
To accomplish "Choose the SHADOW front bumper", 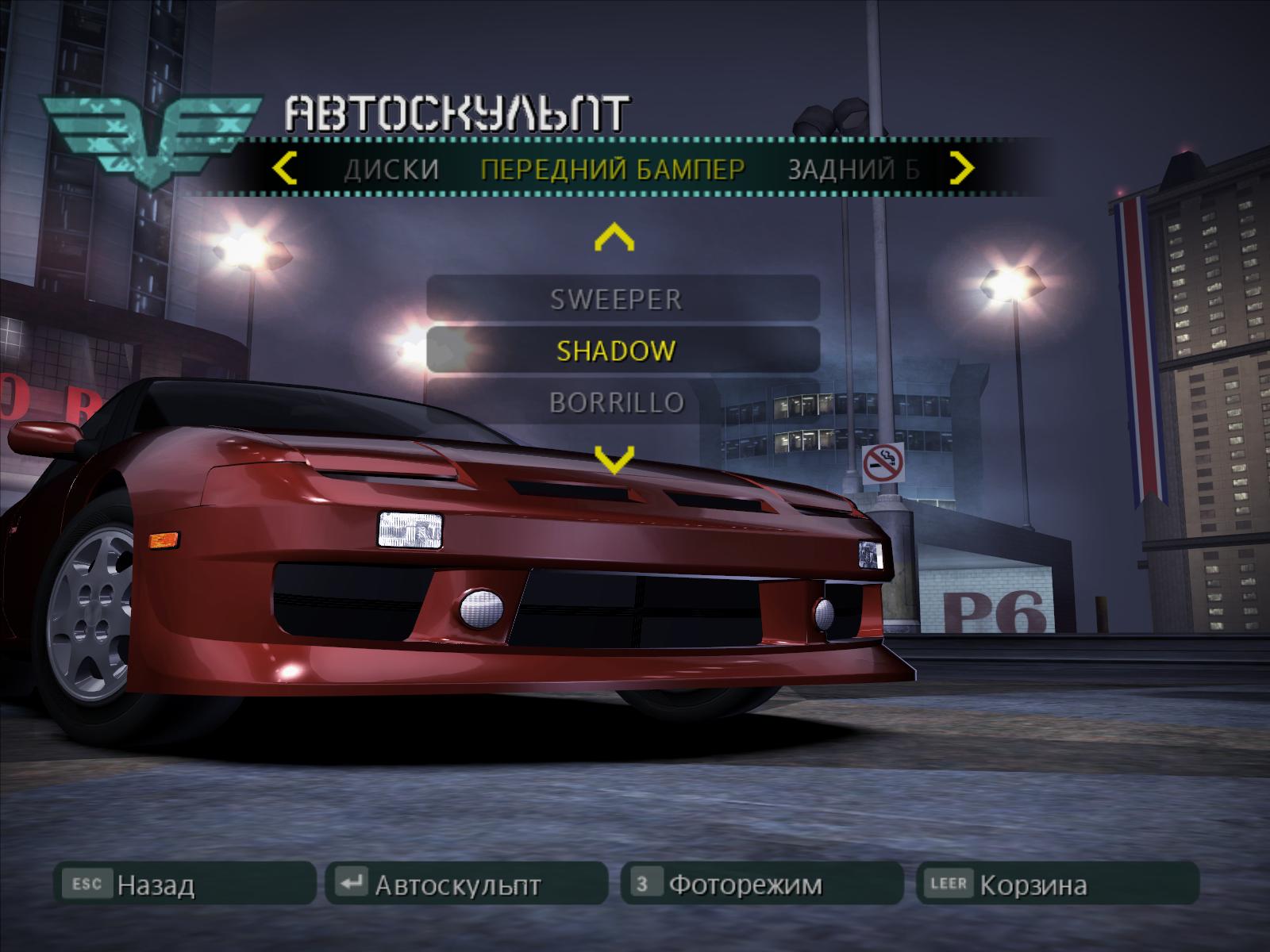I will [x=616, y=351].
